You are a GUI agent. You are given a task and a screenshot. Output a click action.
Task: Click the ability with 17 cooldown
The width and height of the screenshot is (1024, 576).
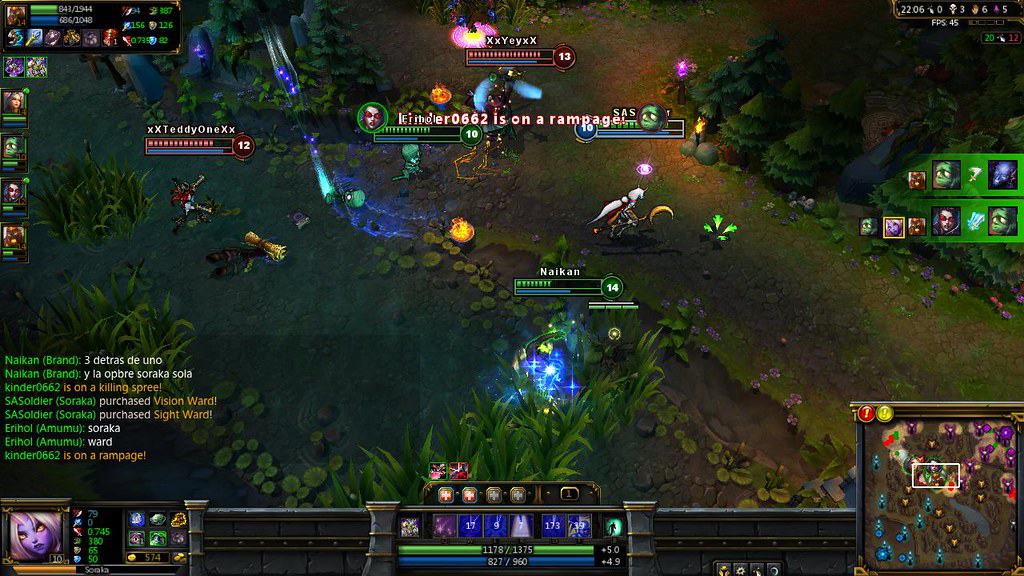coord(471,525)
